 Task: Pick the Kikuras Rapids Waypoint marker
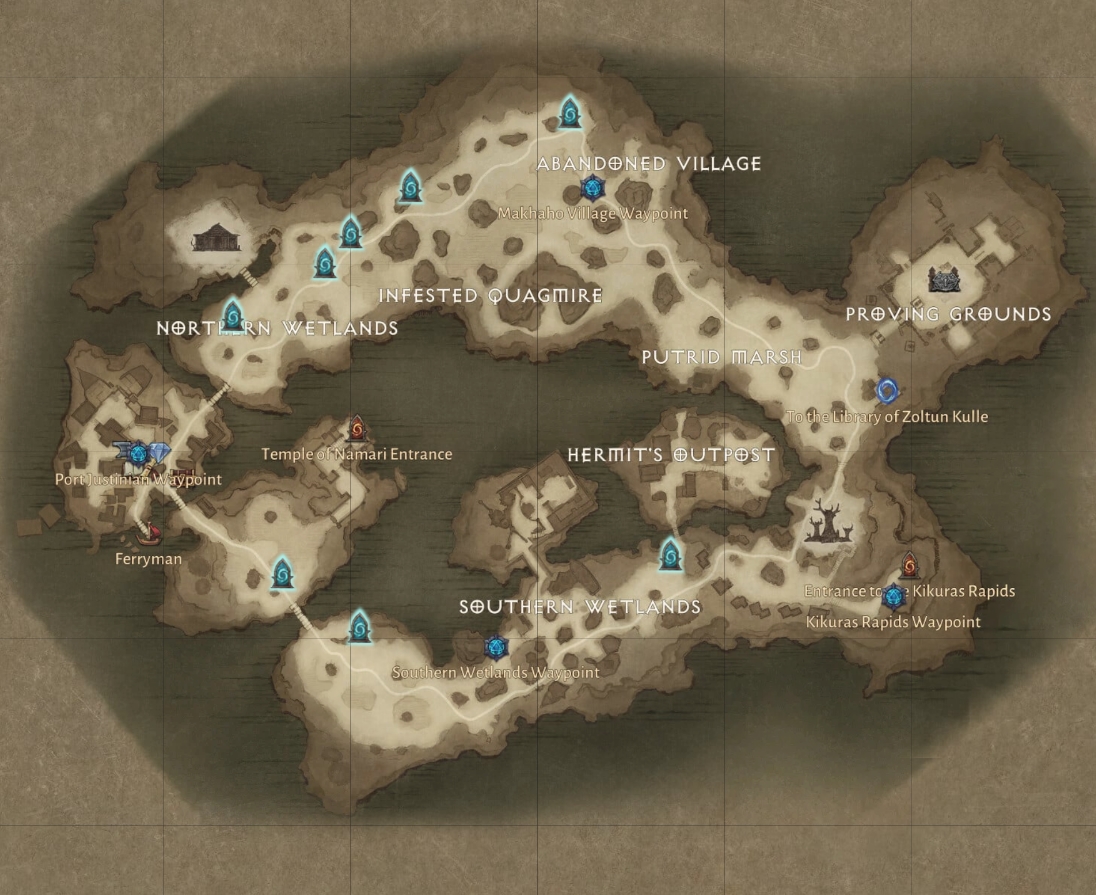click(893, 597)
